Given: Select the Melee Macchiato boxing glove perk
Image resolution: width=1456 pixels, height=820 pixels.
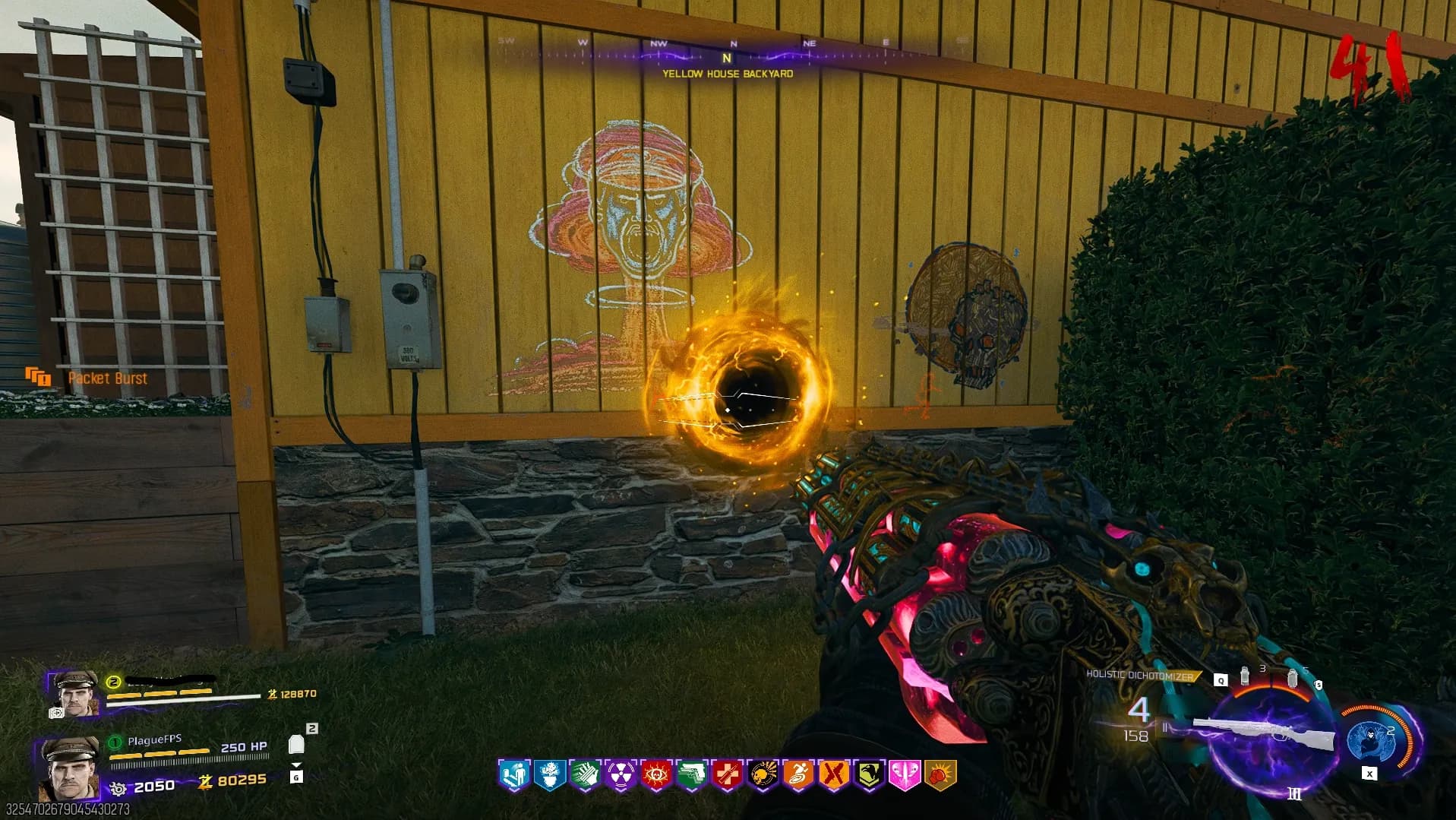Looking at the screenshot, I should coord(940,775).
